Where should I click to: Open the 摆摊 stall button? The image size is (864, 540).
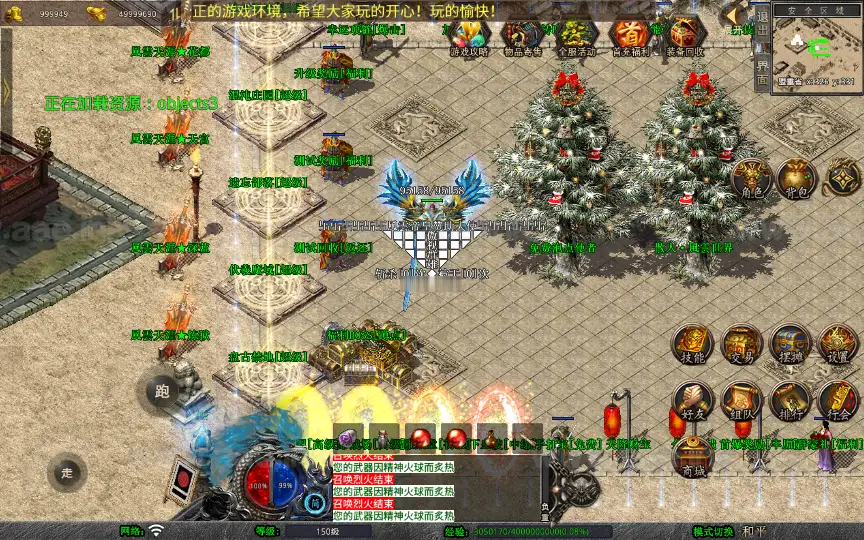[x=790, y=345]
